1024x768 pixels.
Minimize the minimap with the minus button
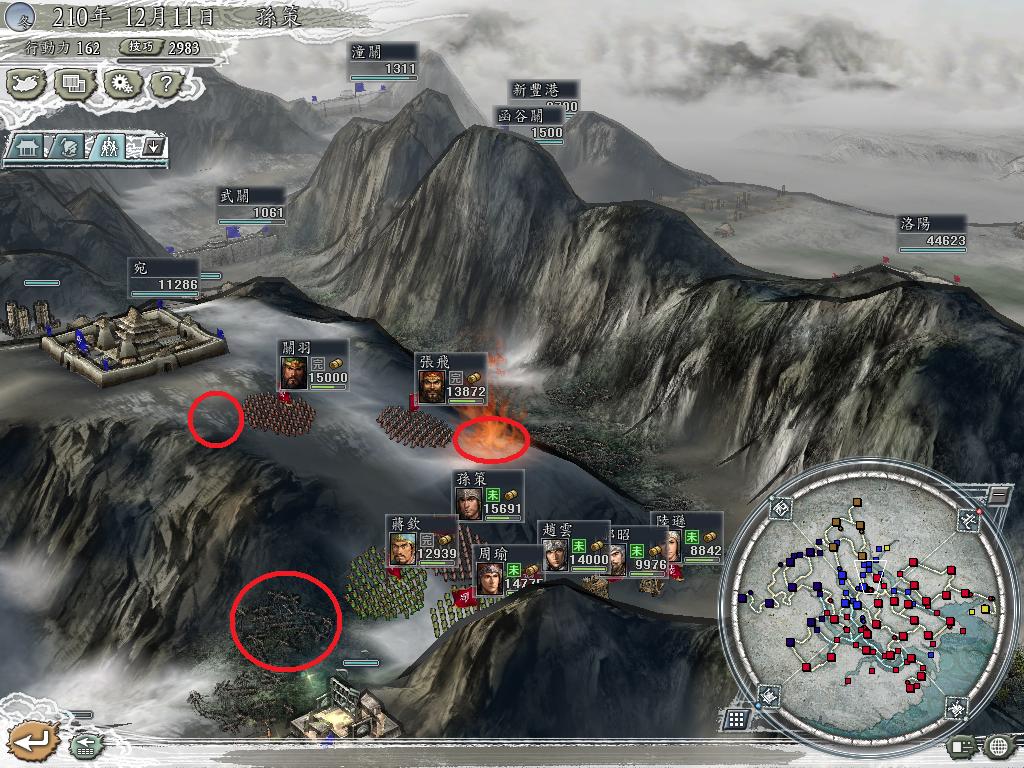pos(996,496)
